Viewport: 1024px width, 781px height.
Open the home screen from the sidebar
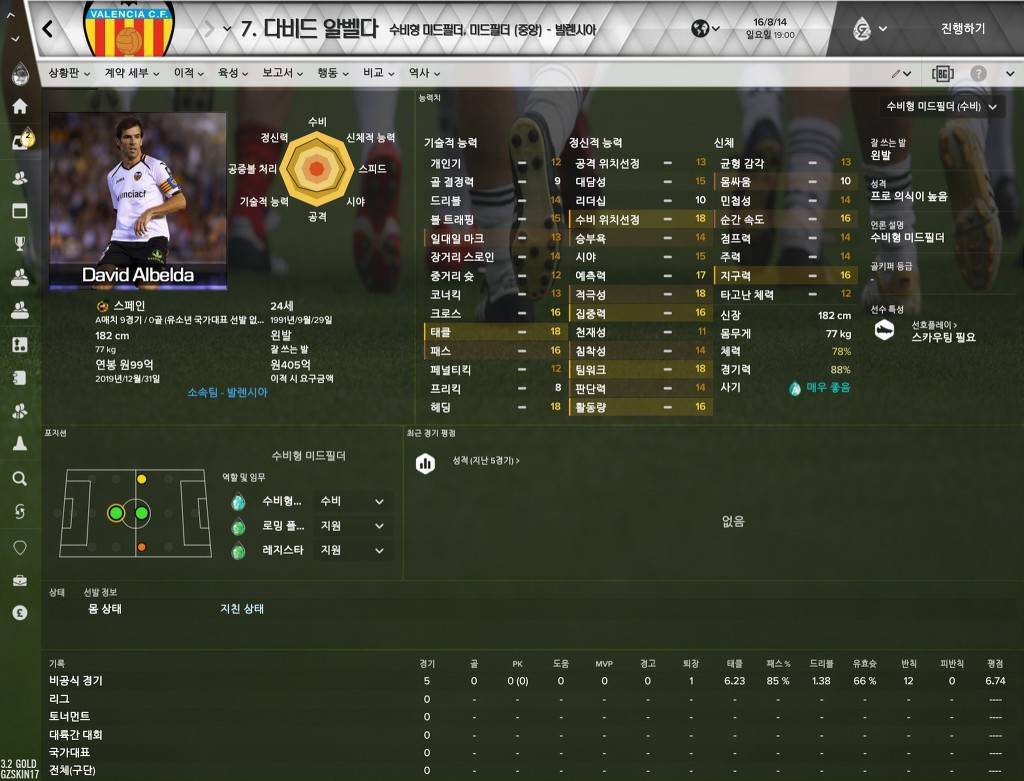tap(19, 106)
